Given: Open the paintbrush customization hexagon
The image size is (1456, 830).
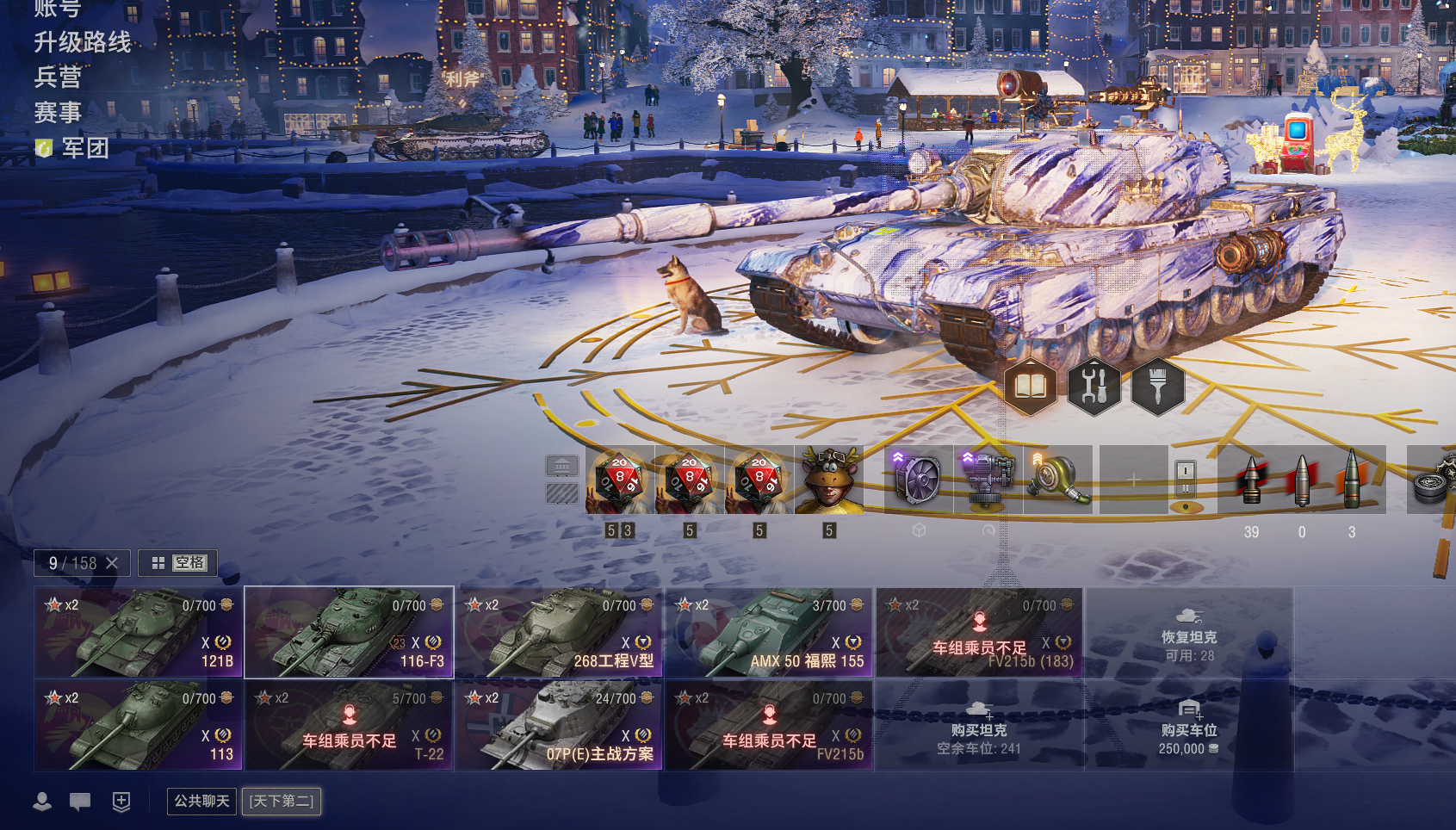Looking at the screenshot, I should point(1157,387).
